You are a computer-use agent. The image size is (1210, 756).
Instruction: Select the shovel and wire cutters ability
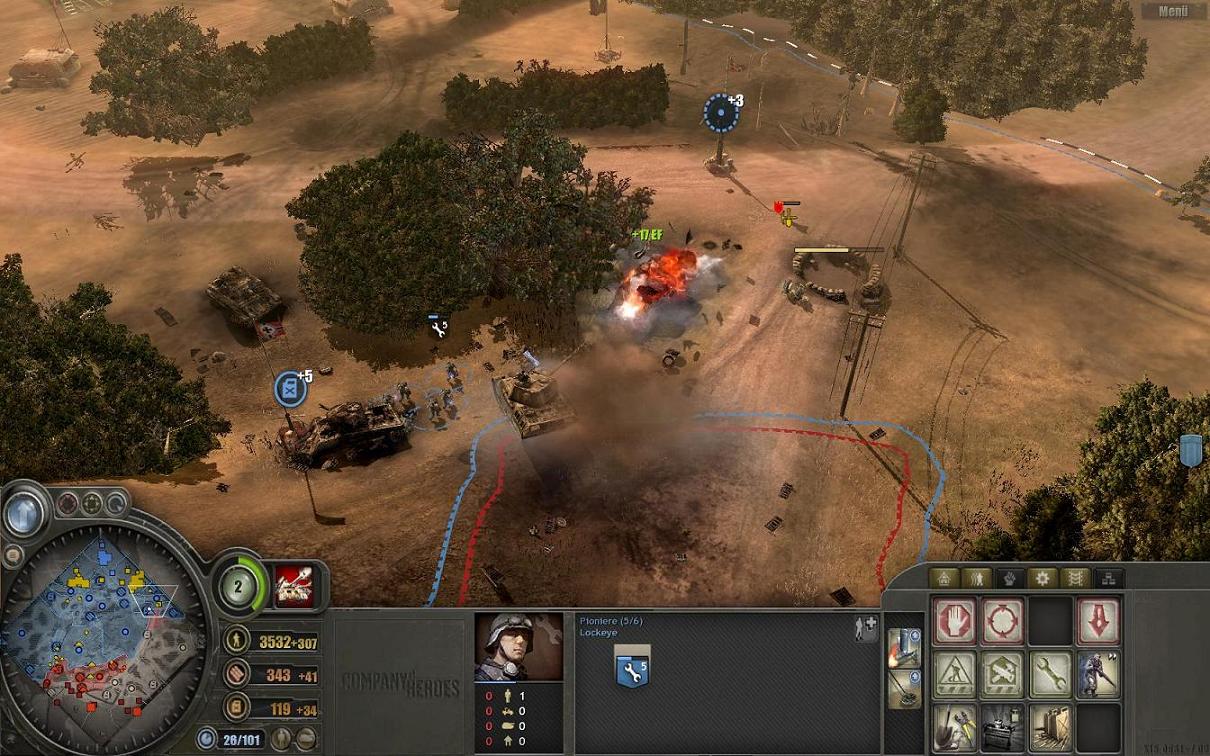coord(954,727)
